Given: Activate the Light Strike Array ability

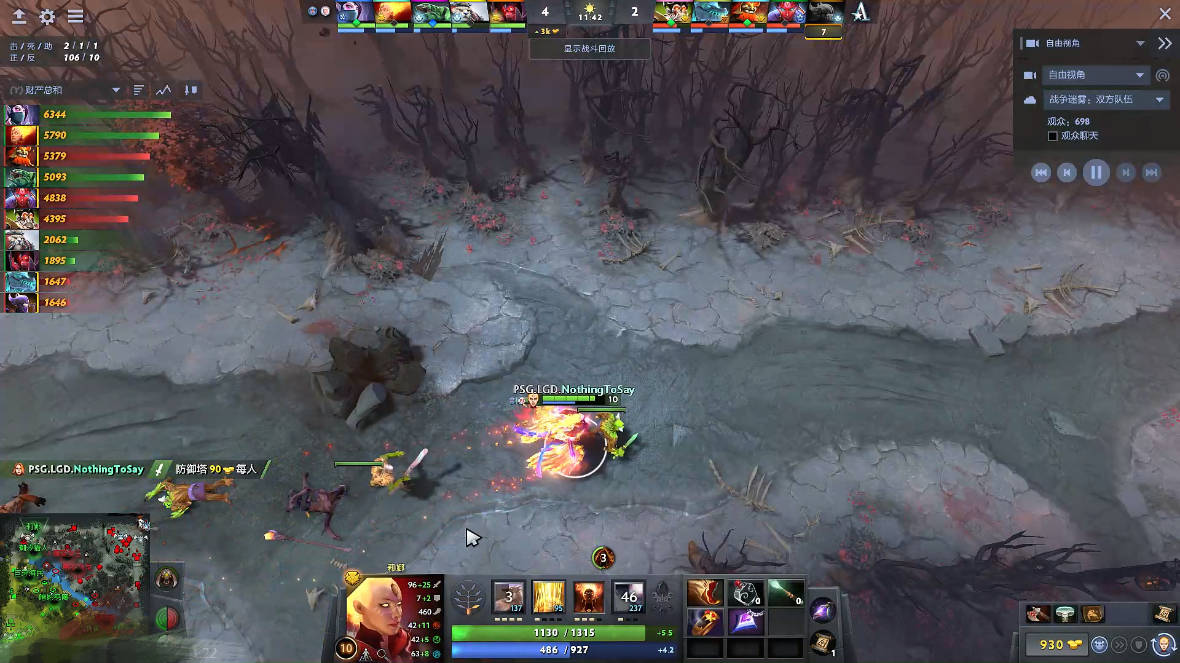Looking at the screenshot, I should 548,597.
